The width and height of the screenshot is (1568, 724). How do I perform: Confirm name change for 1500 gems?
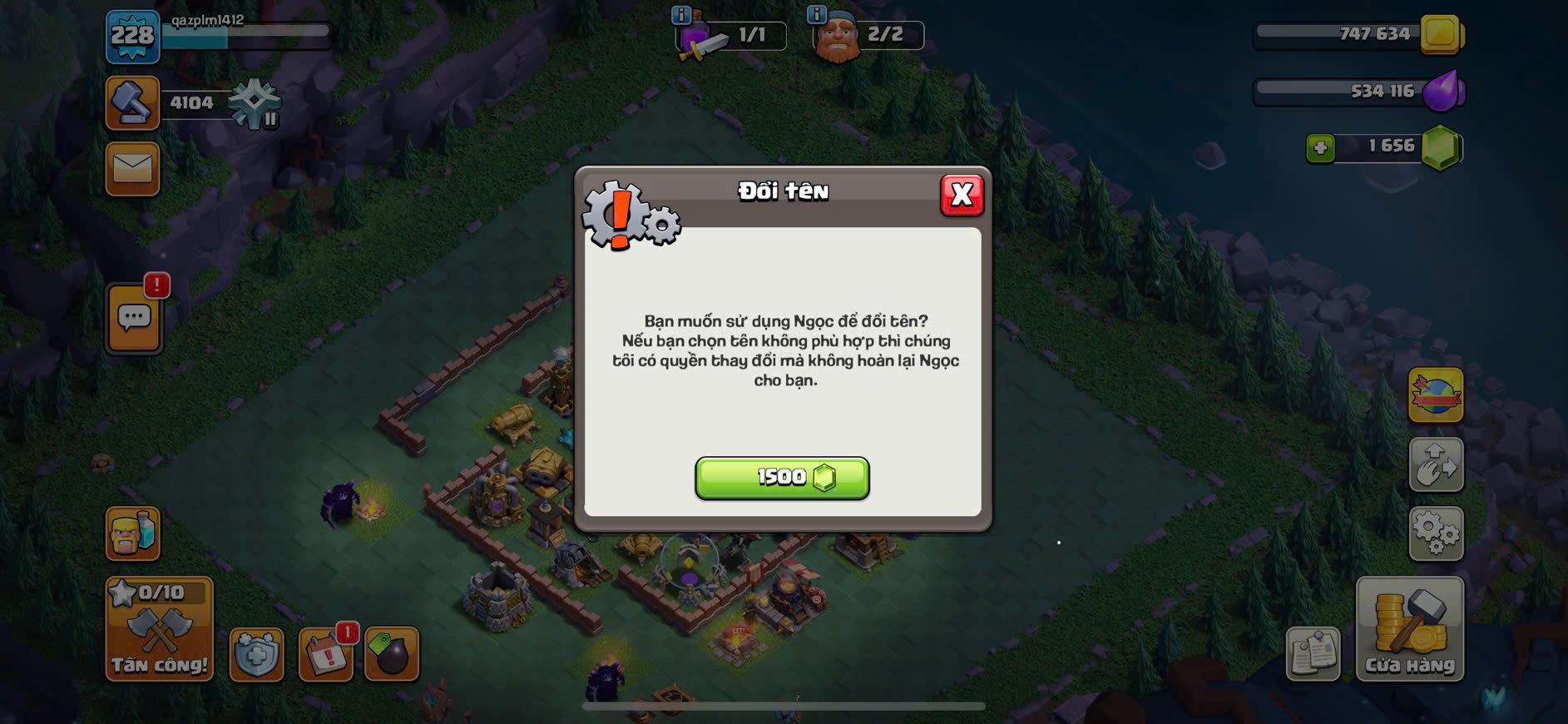coord(782,478)
